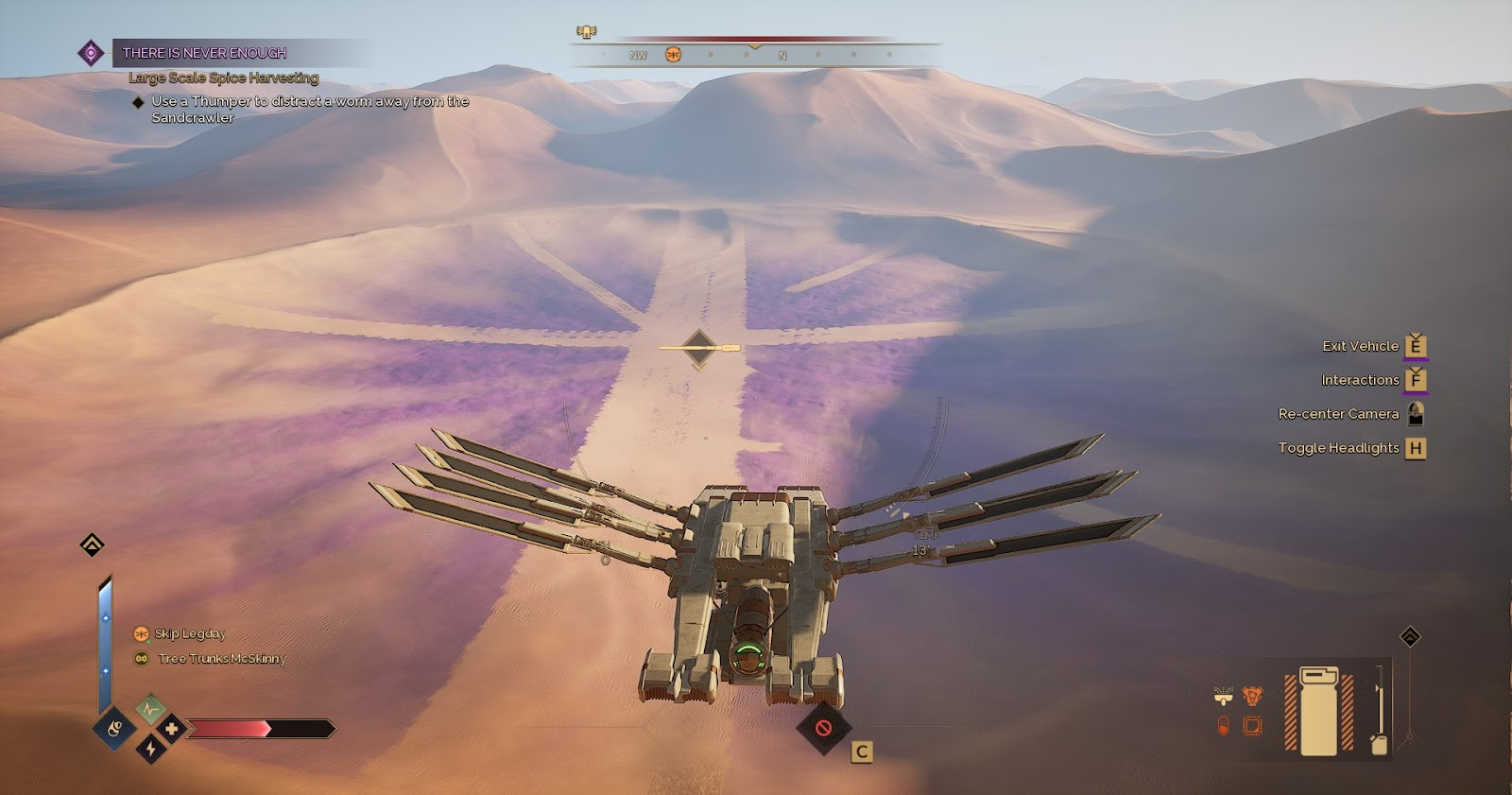The image size is (1512, 795).
Task: Click the lightning bolt stamina icon
Action: coord(150,750)
